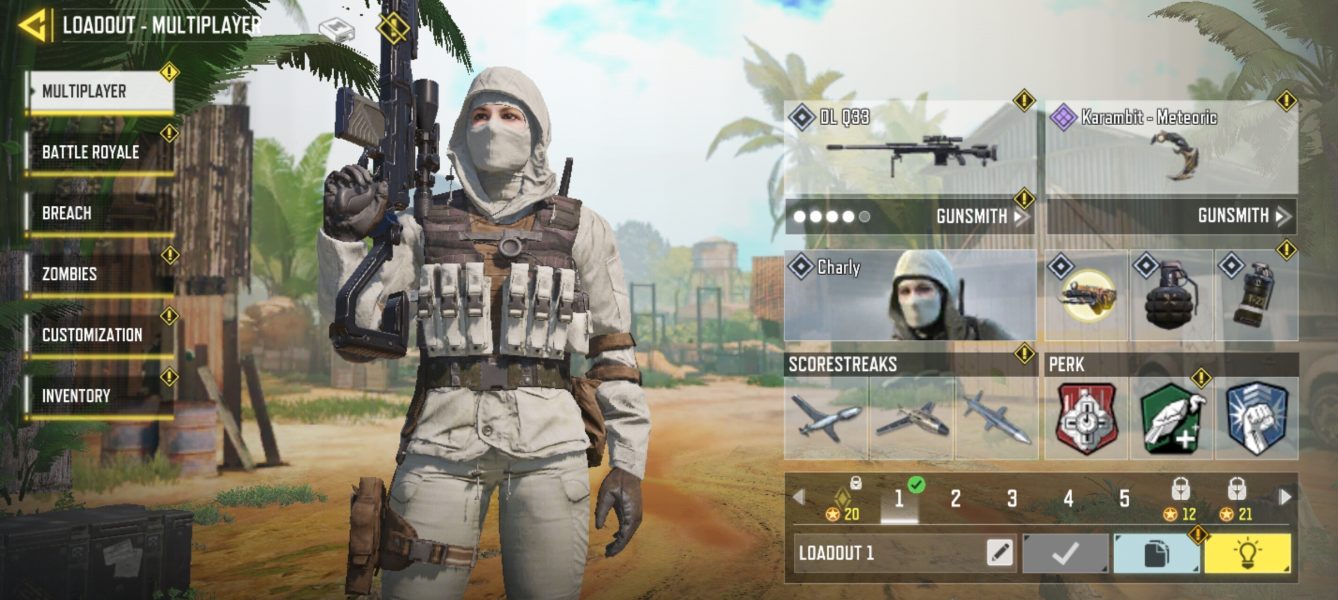Open Gunsmith for the Karambit
This screenshot has height=600, width=1338.
pos(1240,216)
